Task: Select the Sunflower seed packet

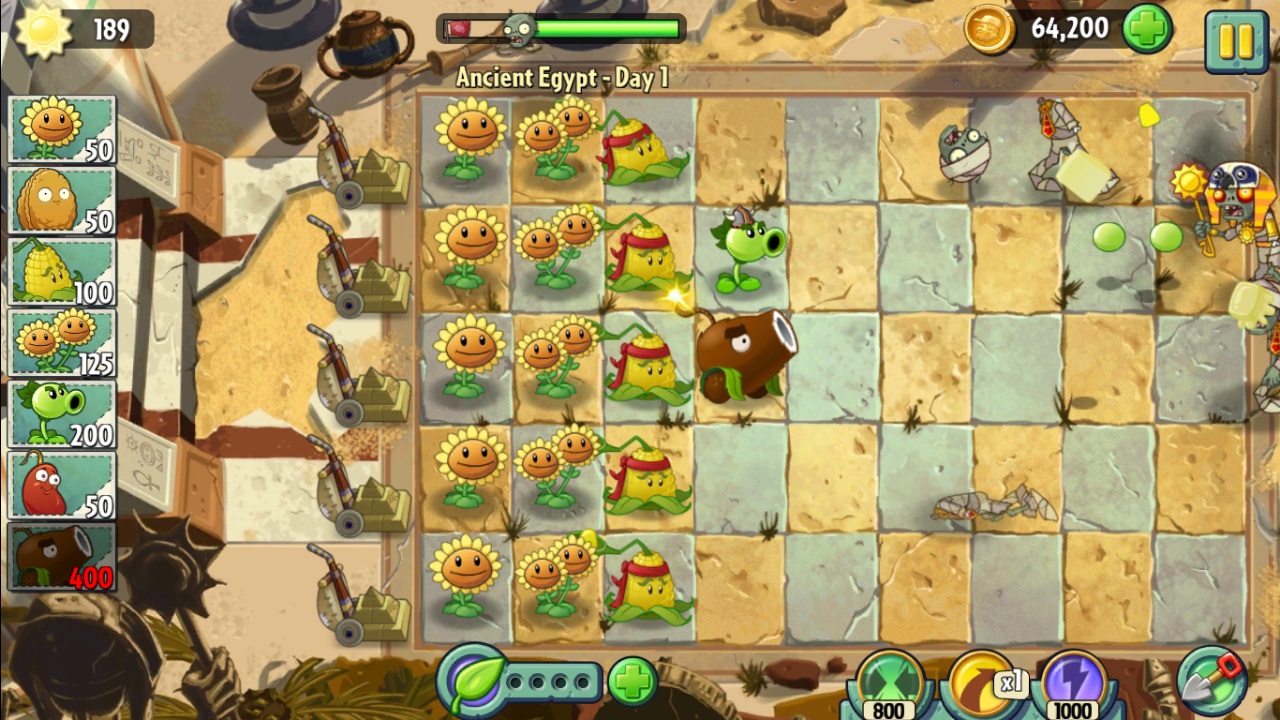Action: click(x=62, y=130)
